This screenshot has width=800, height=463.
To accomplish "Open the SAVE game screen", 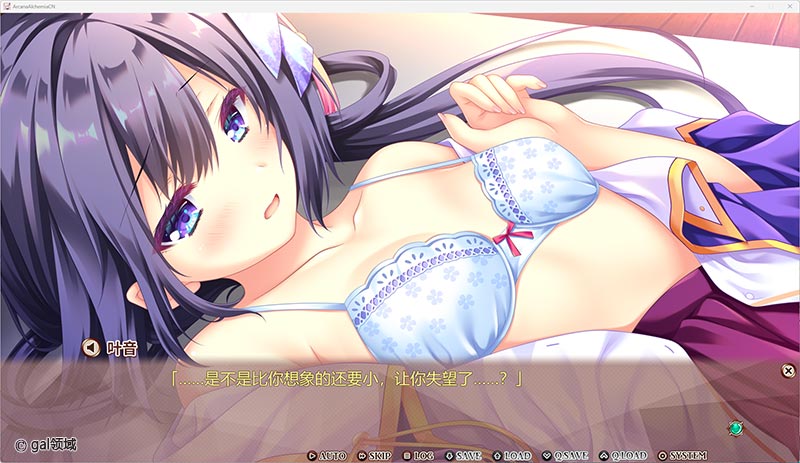I will pyautogui.click(x=463, y=456).
